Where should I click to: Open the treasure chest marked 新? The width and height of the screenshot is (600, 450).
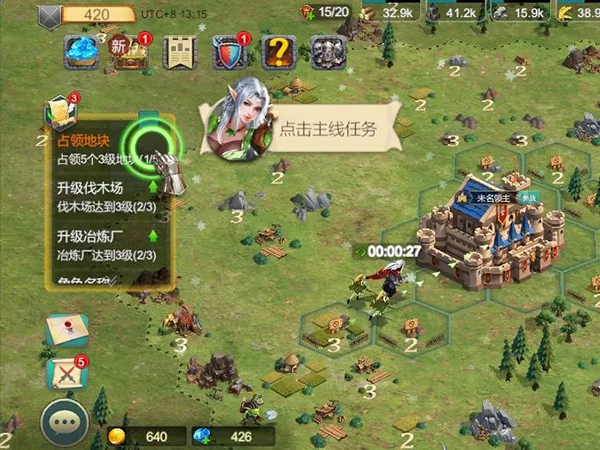click(x=128, y=52)
